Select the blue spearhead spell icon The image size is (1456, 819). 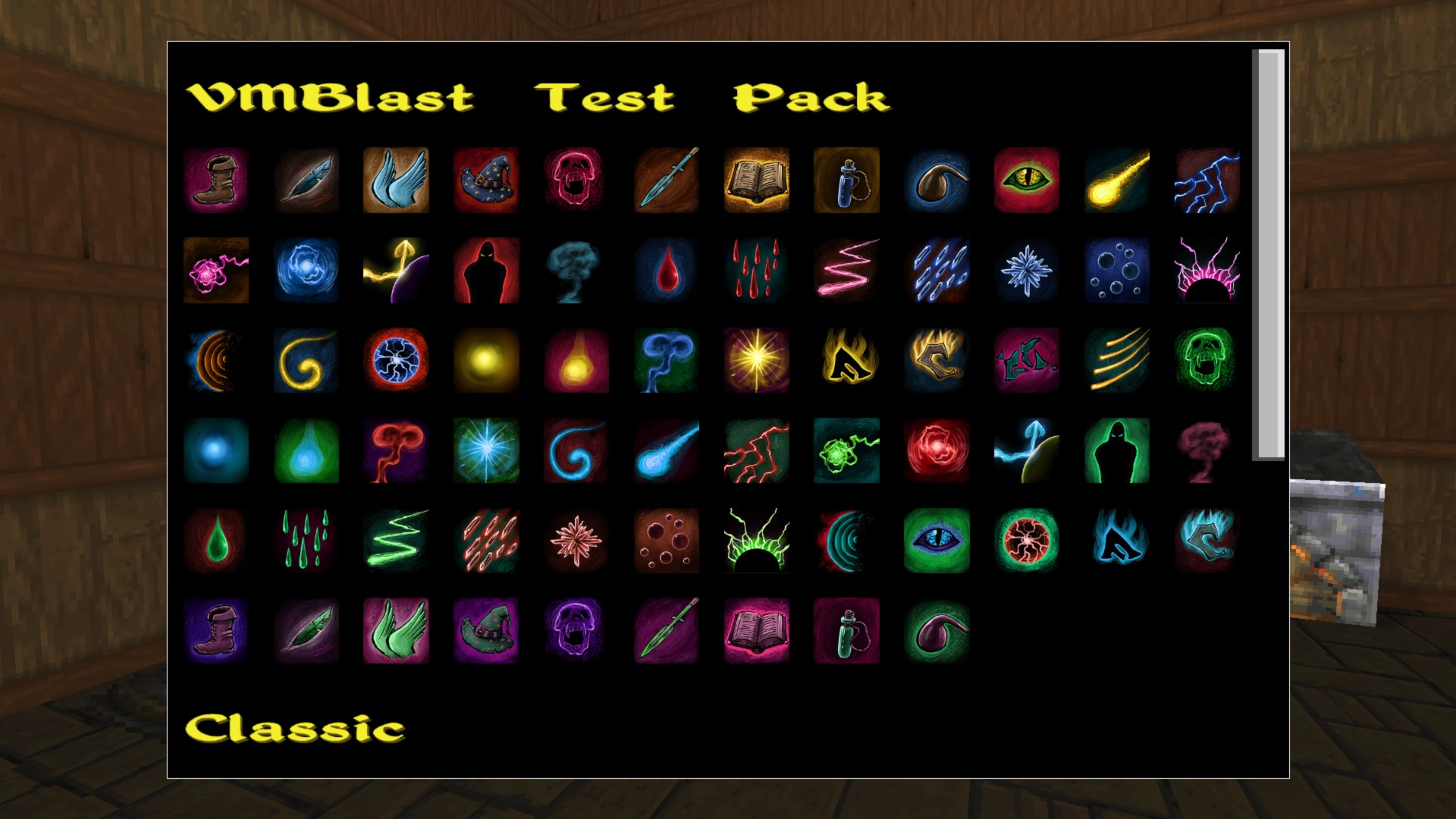tap(666, 181)
